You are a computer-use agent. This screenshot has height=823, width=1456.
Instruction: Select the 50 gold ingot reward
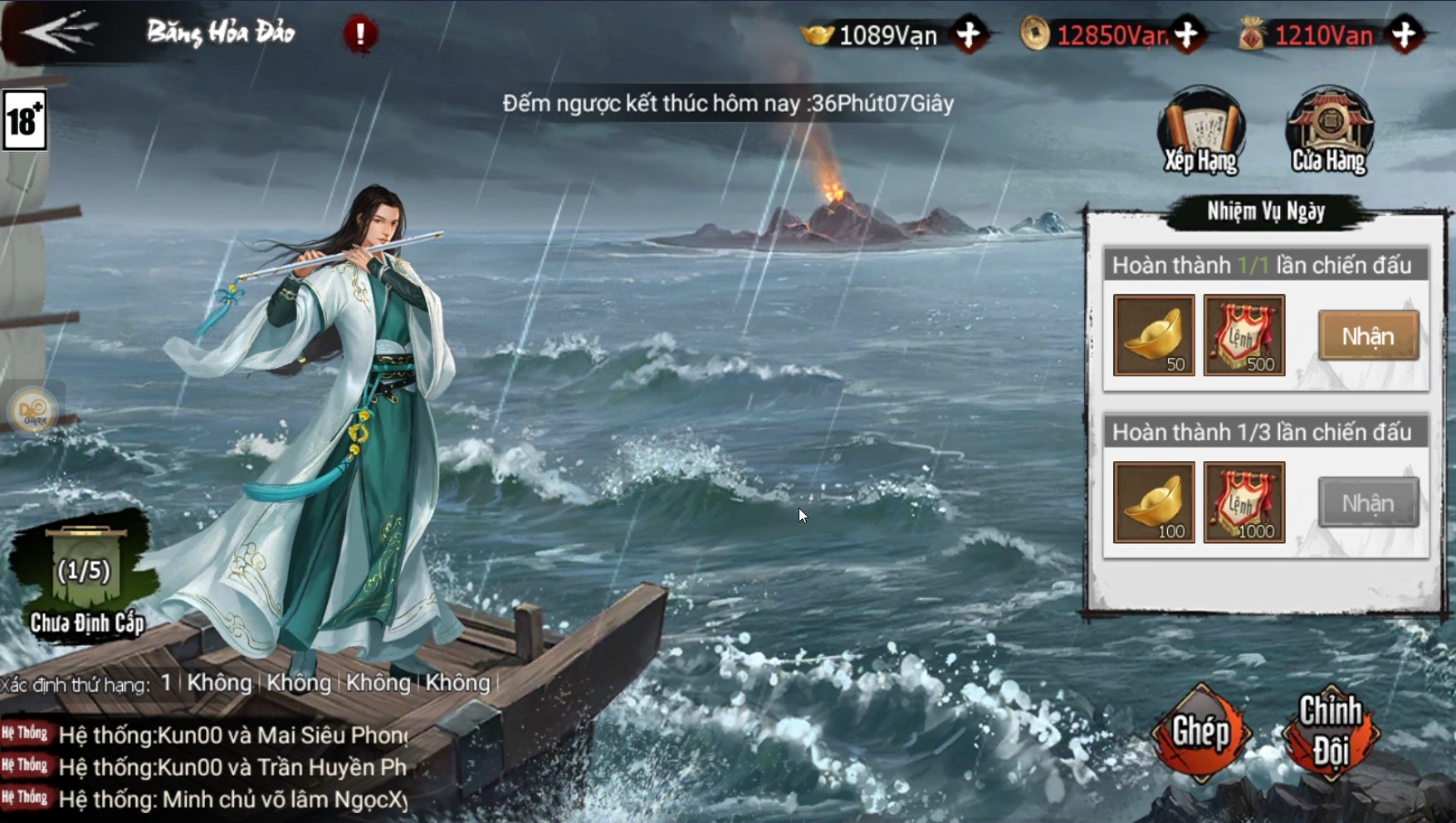pos(1154,336)
